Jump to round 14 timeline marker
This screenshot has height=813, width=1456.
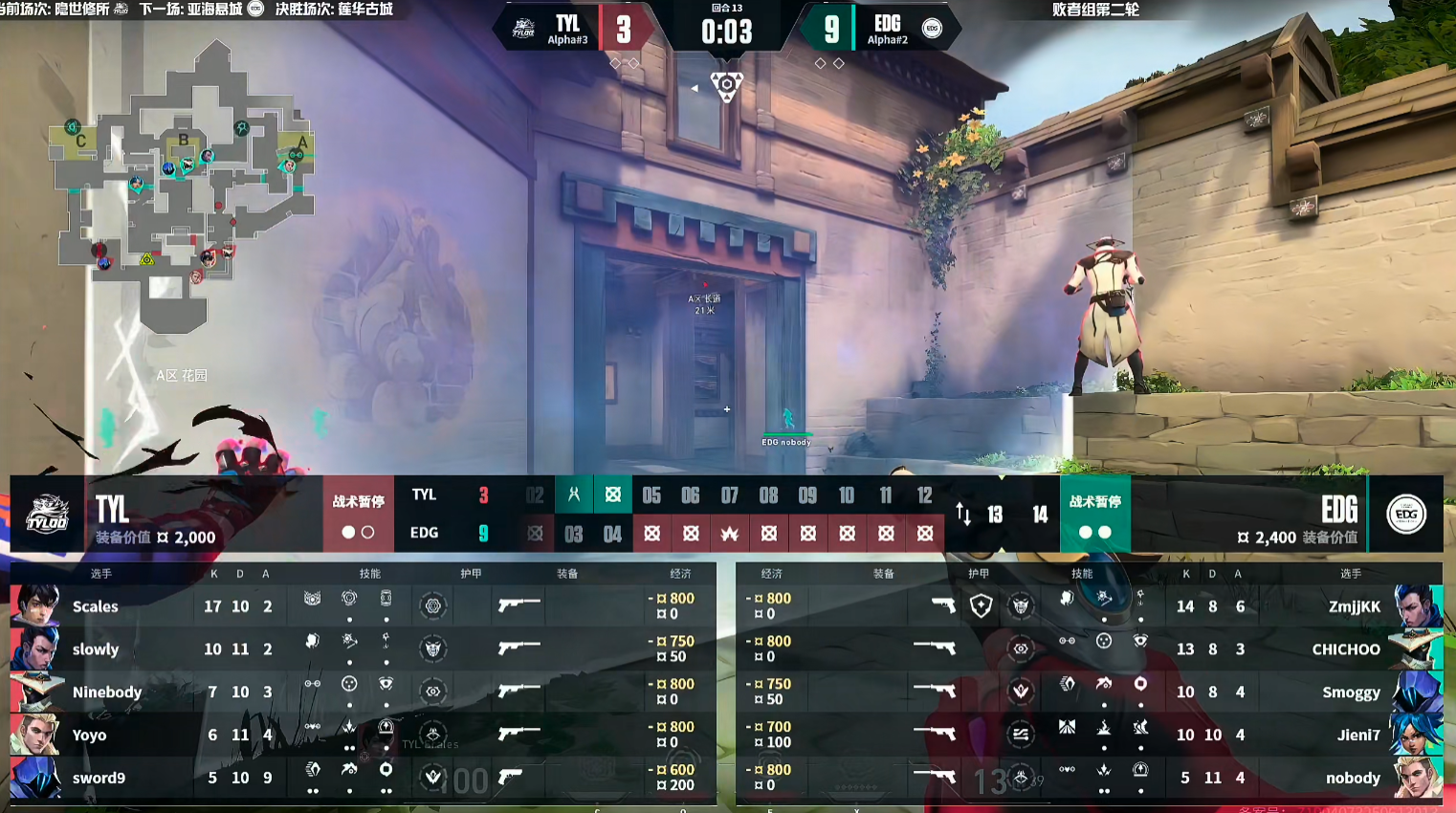click(x=1040, y=515)
